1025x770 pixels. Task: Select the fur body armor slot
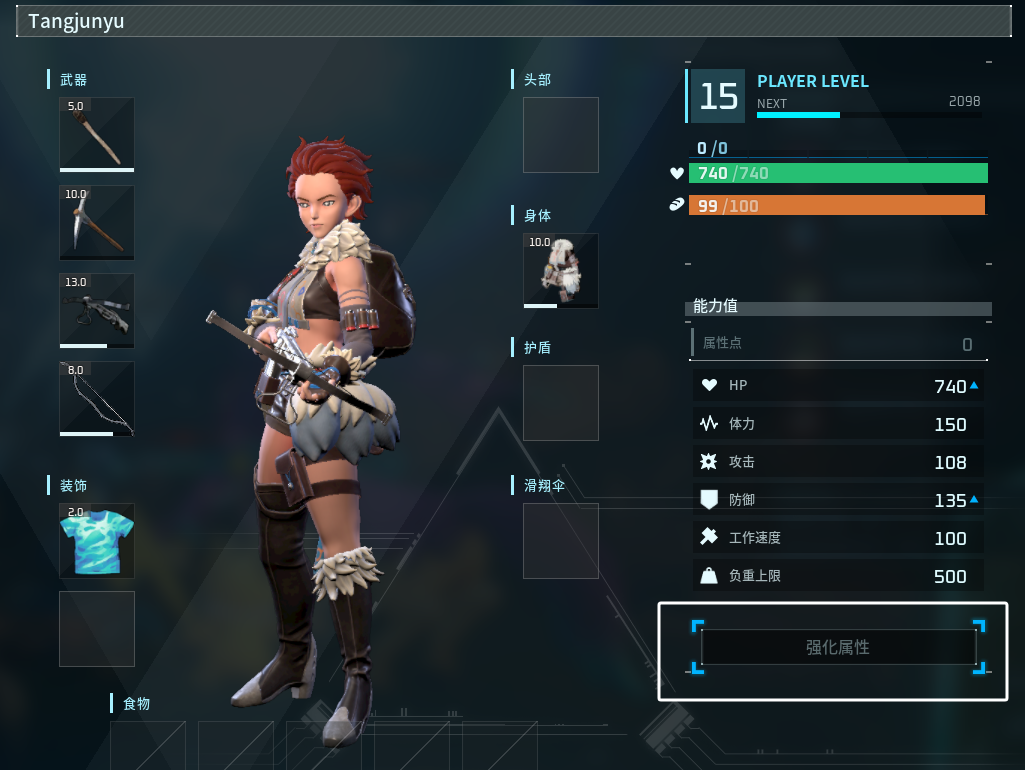click(x=561, y=271)
